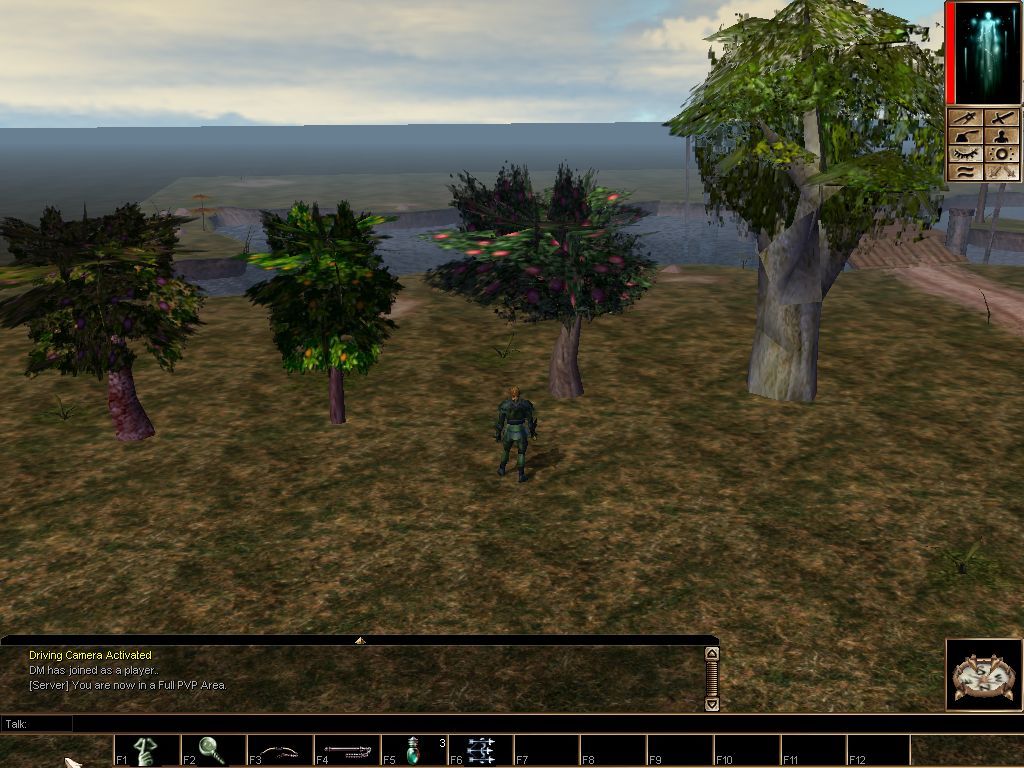Select the crossed-sword icon in the mode panel
Image resolution: width=1024 pixels, height=768 pixels.
coord(1001,118)
